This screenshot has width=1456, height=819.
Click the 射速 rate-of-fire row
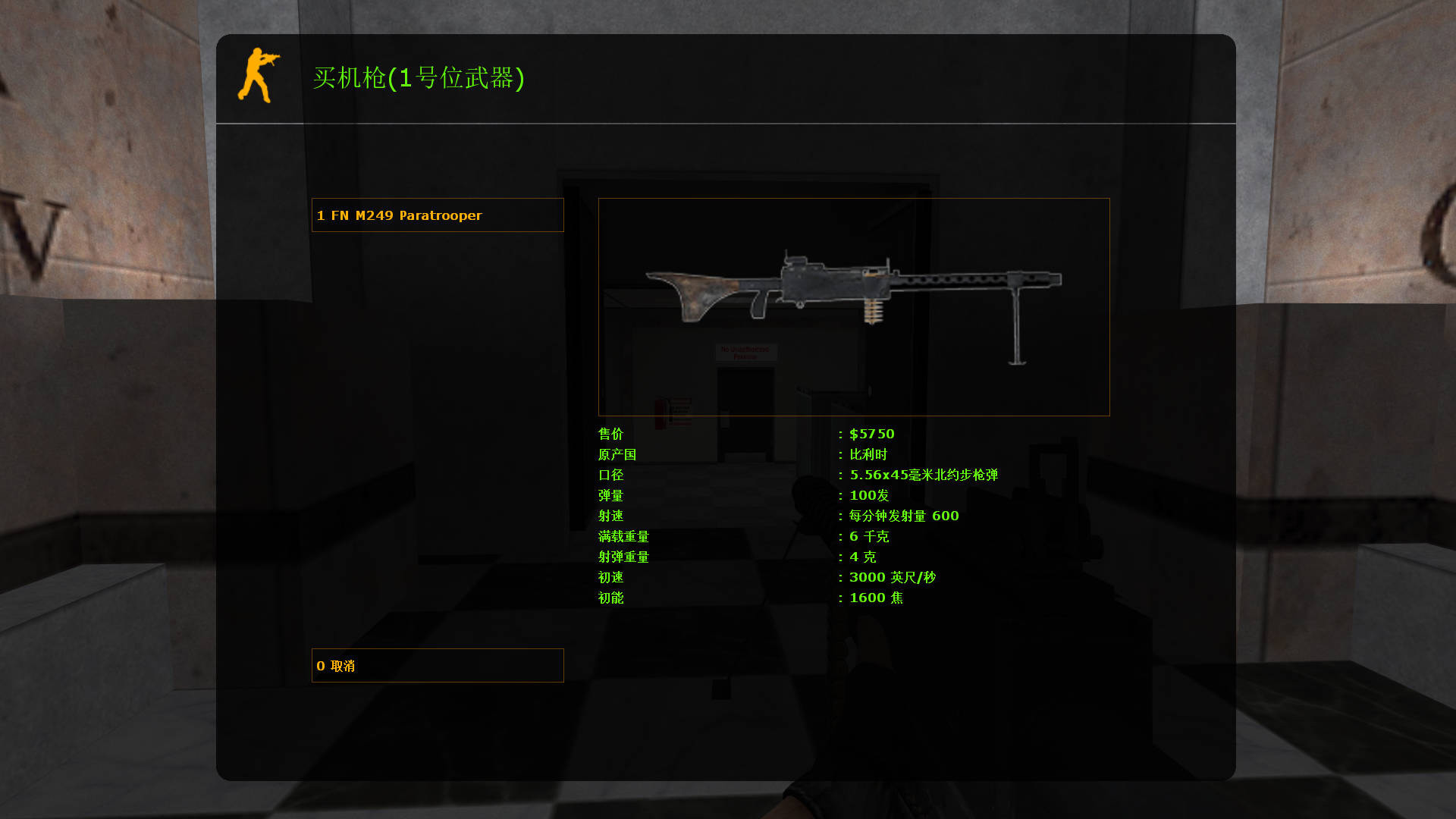(610, 516)
